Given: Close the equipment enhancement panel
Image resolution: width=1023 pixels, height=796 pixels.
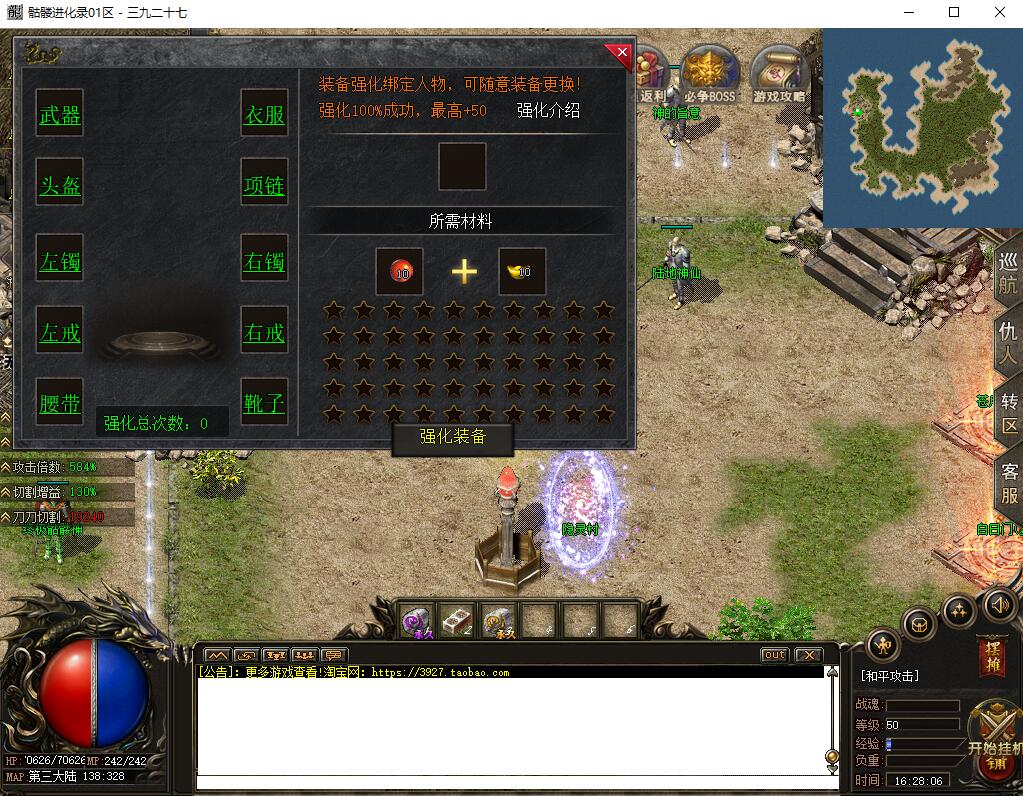Looking at the screenshot, I should (x=621, y=52).
